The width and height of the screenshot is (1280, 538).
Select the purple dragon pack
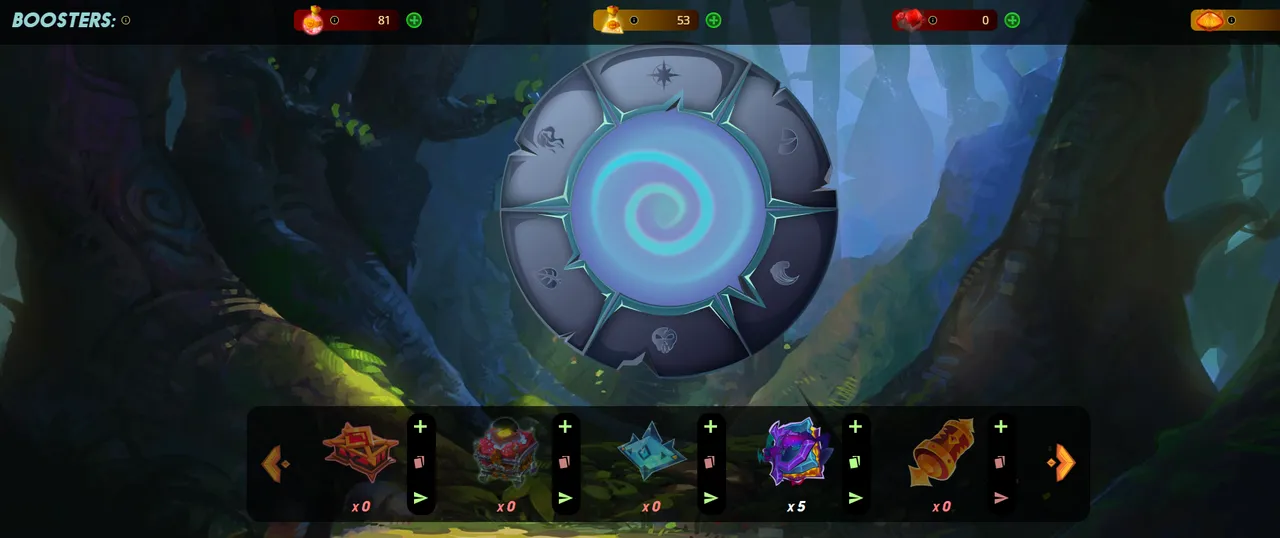coord(795,452)
